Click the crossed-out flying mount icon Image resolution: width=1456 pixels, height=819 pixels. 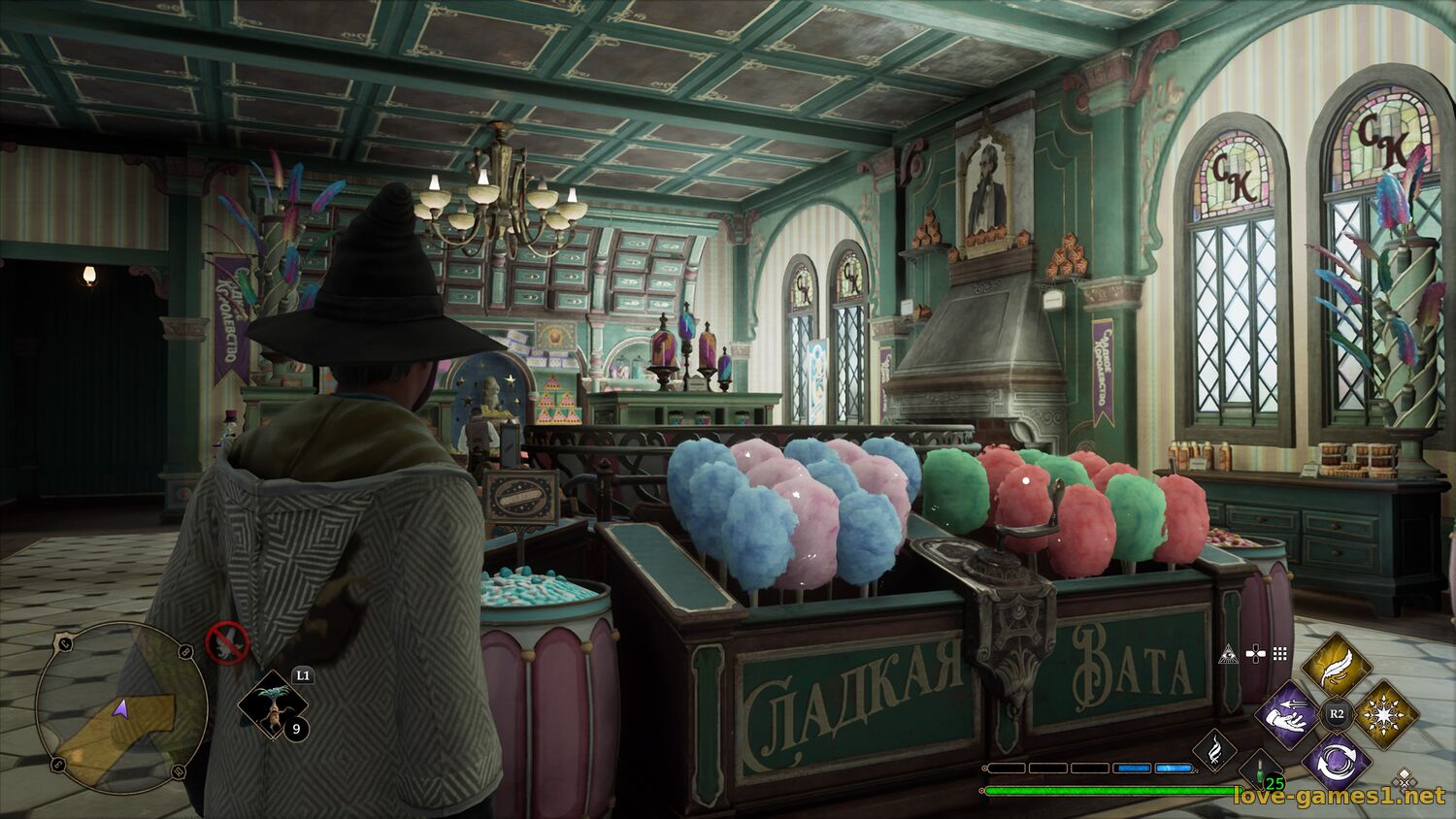[x=227, y=642]
